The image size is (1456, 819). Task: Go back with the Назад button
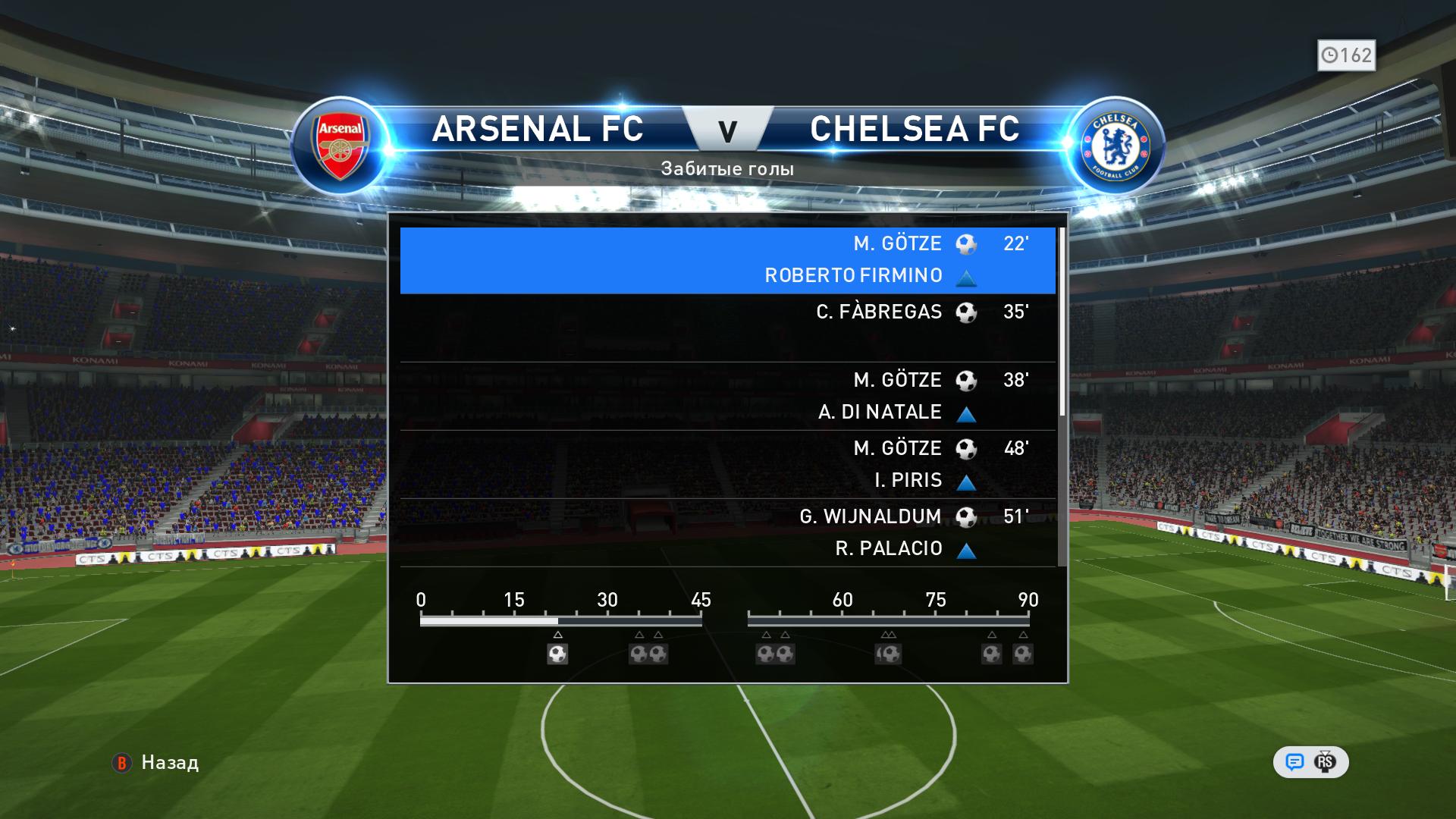pyautogui.click(x=156, y=762)
